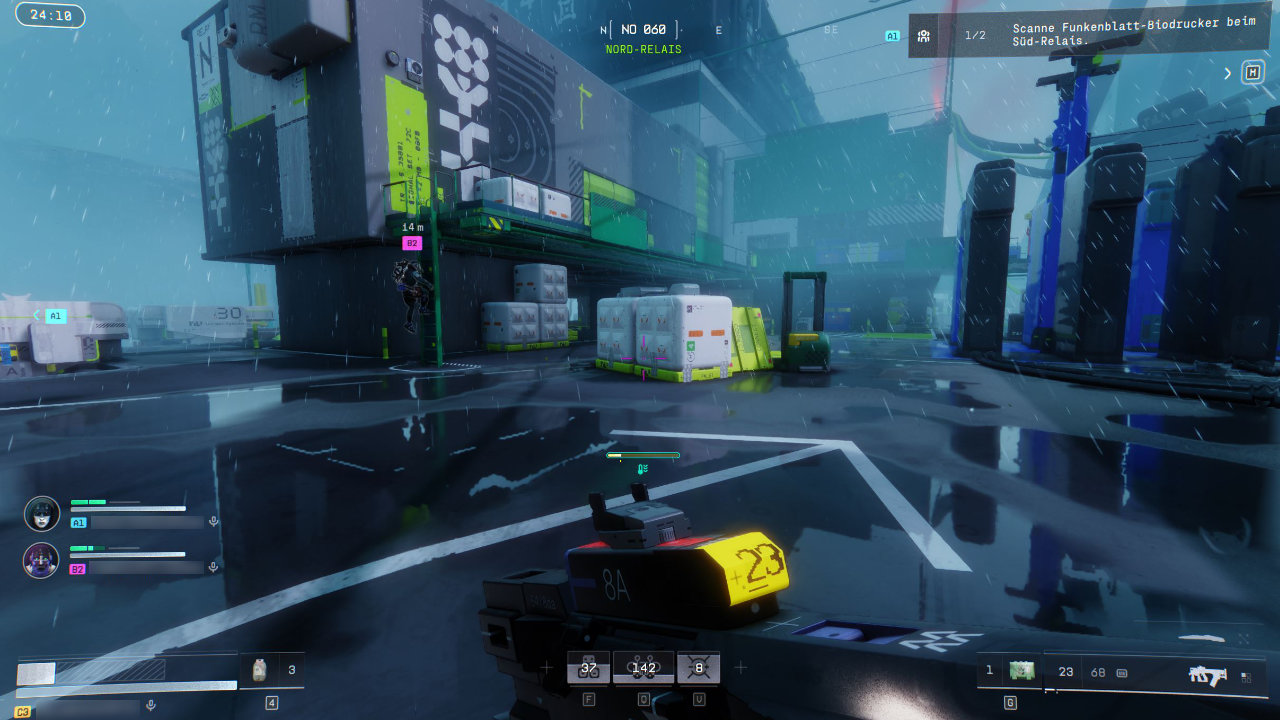The height and width of the screenshot is (720, 1280).
Task: Activate the ability showing 142
Action: (x=643, y=668)
